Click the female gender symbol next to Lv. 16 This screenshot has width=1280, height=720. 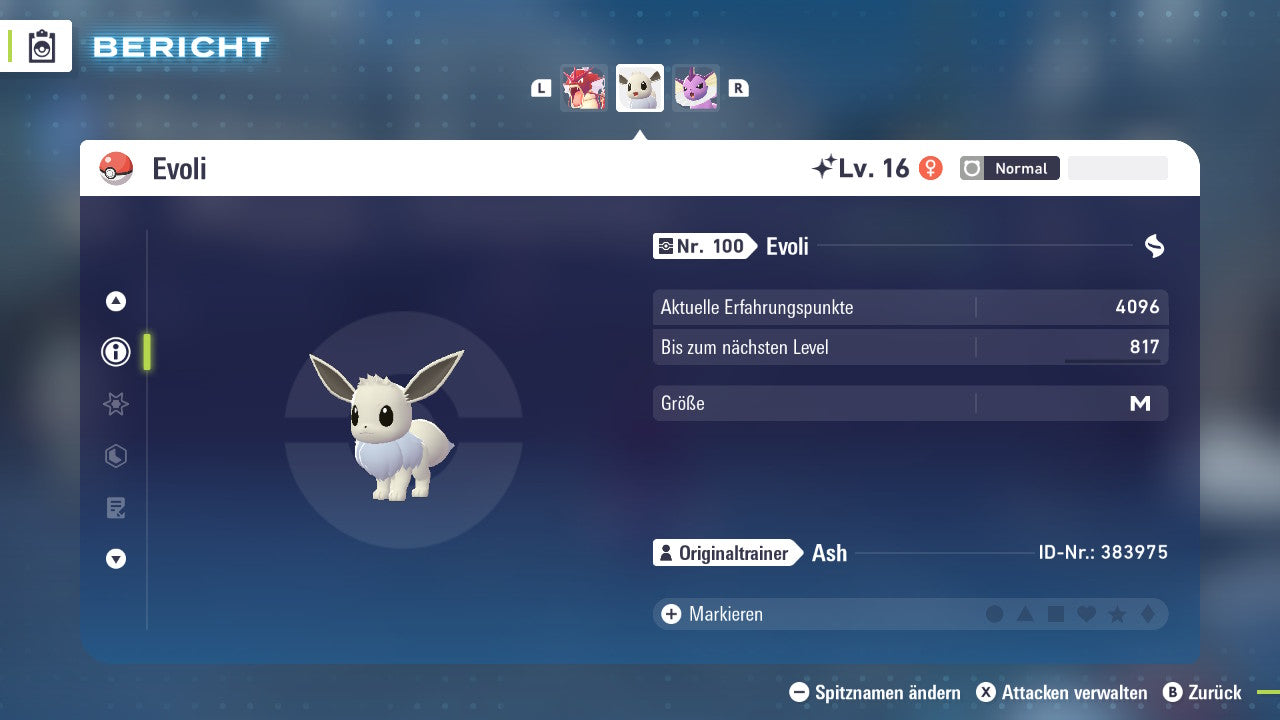pos(931,168)
